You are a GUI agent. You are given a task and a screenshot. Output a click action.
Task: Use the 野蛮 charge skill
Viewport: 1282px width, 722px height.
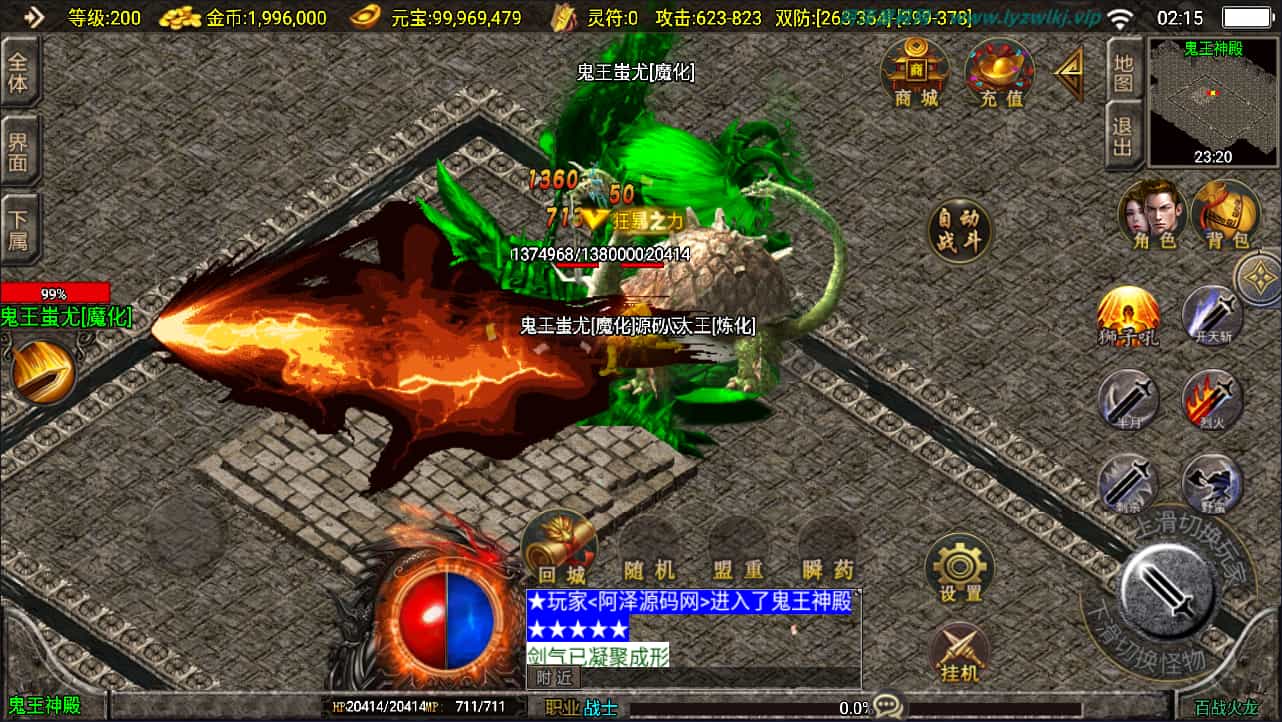click(x=1212, y=485)
